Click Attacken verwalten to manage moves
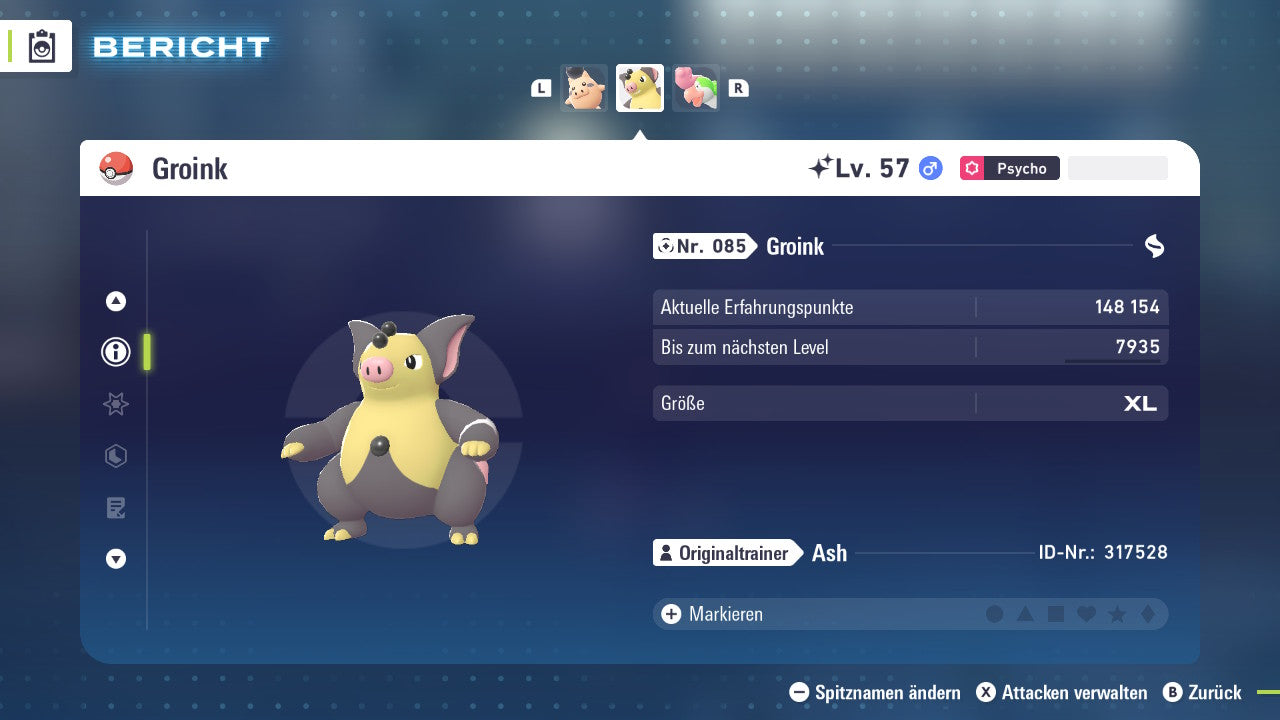This screenshot has height=720, width=1280. [1061, 692]
